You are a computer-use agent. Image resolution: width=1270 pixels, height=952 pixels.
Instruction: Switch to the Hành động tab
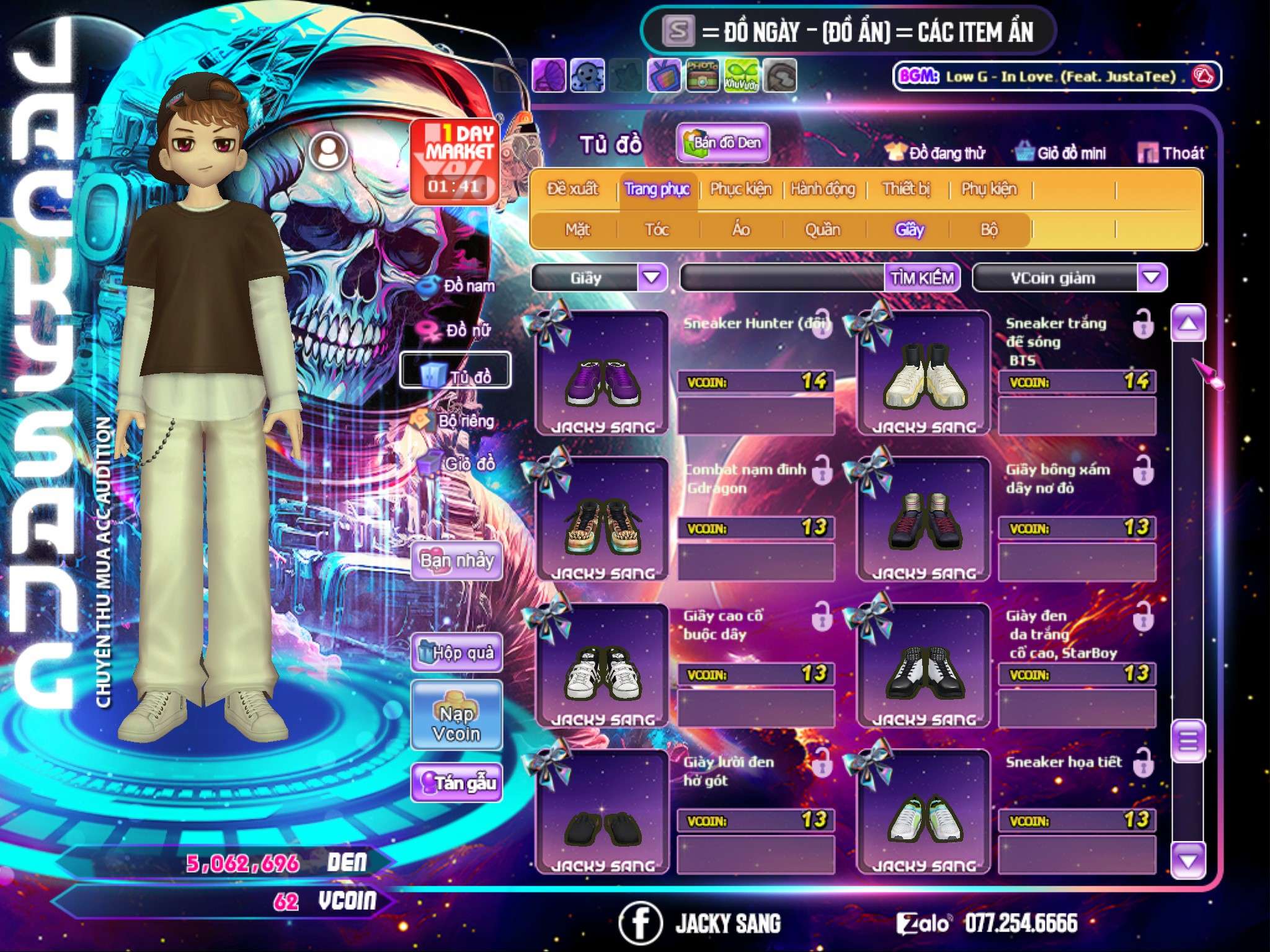coord(822,189)
